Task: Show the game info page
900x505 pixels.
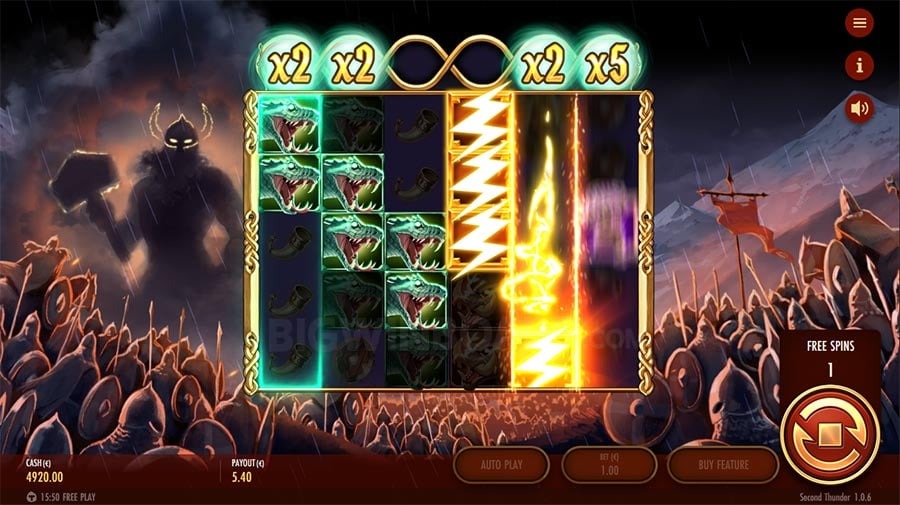Action: point(859,65)
